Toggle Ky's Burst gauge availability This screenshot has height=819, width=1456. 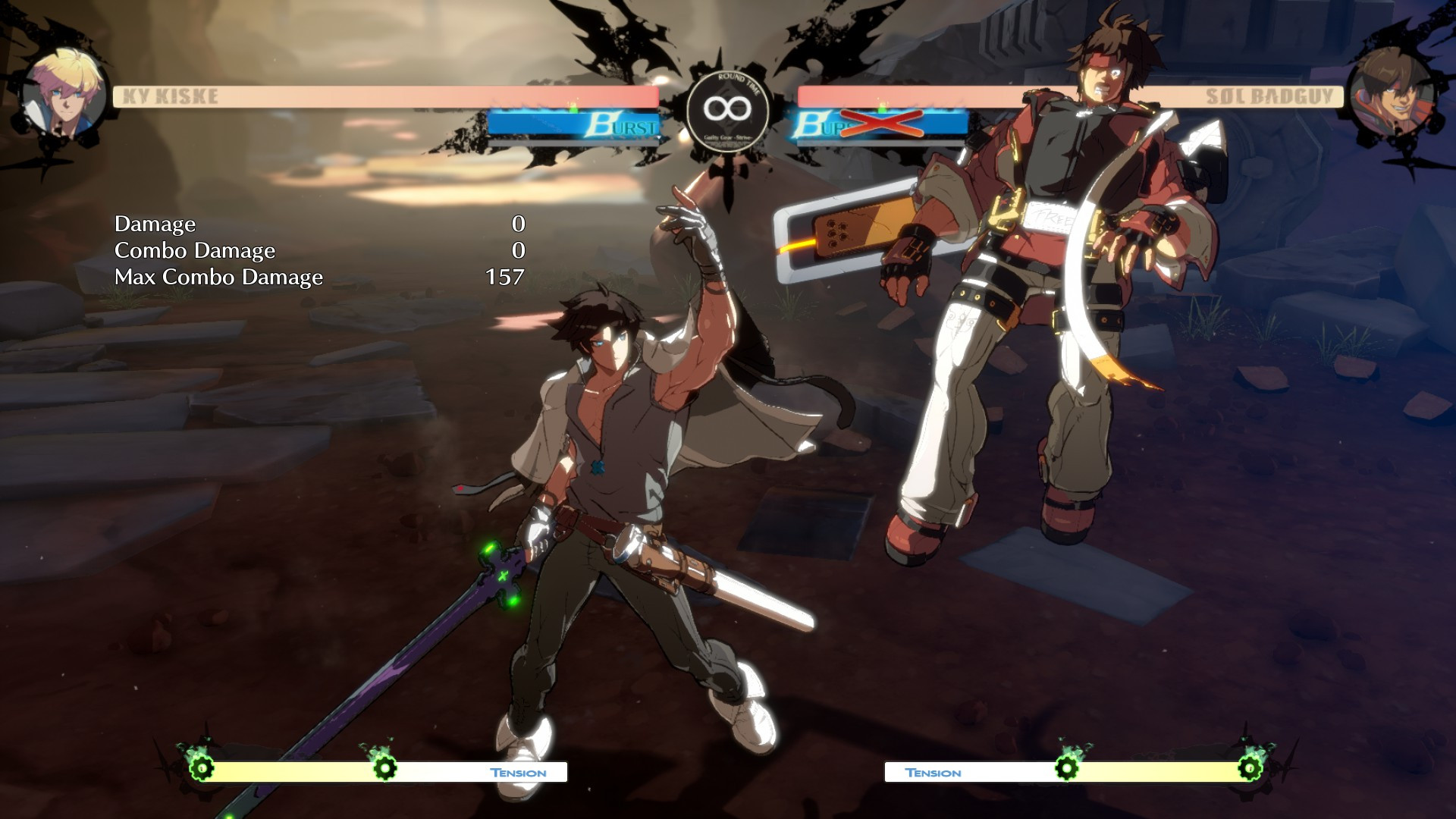point(576,125)
